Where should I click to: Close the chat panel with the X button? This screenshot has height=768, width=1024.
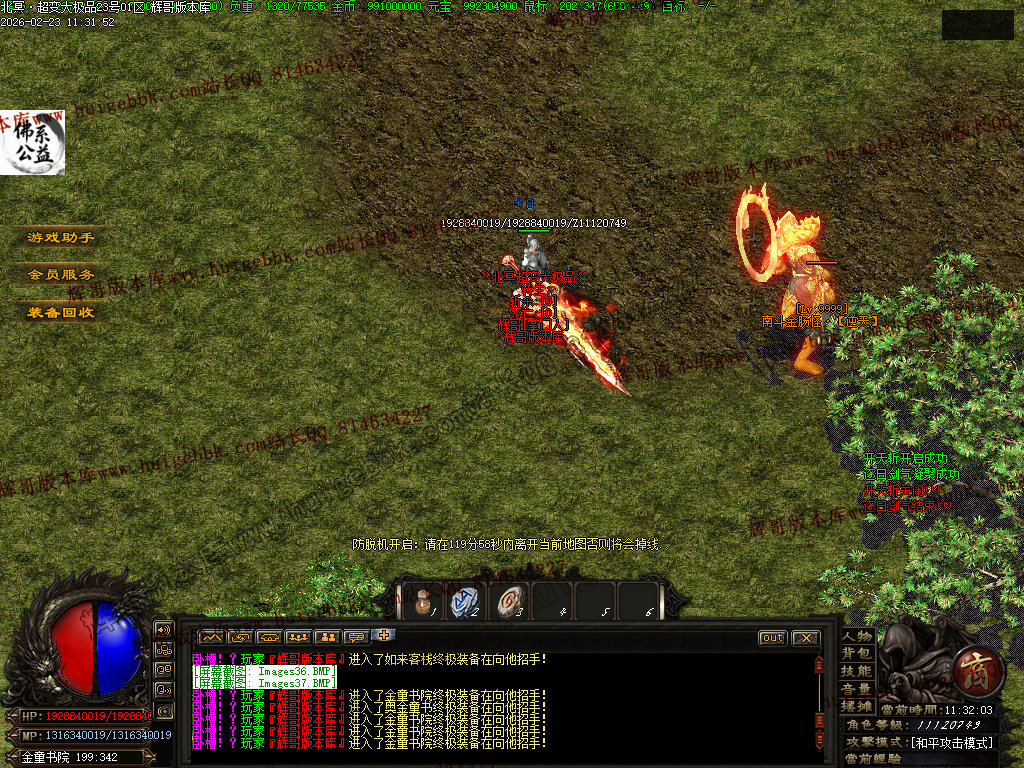[x=805, y=638]
